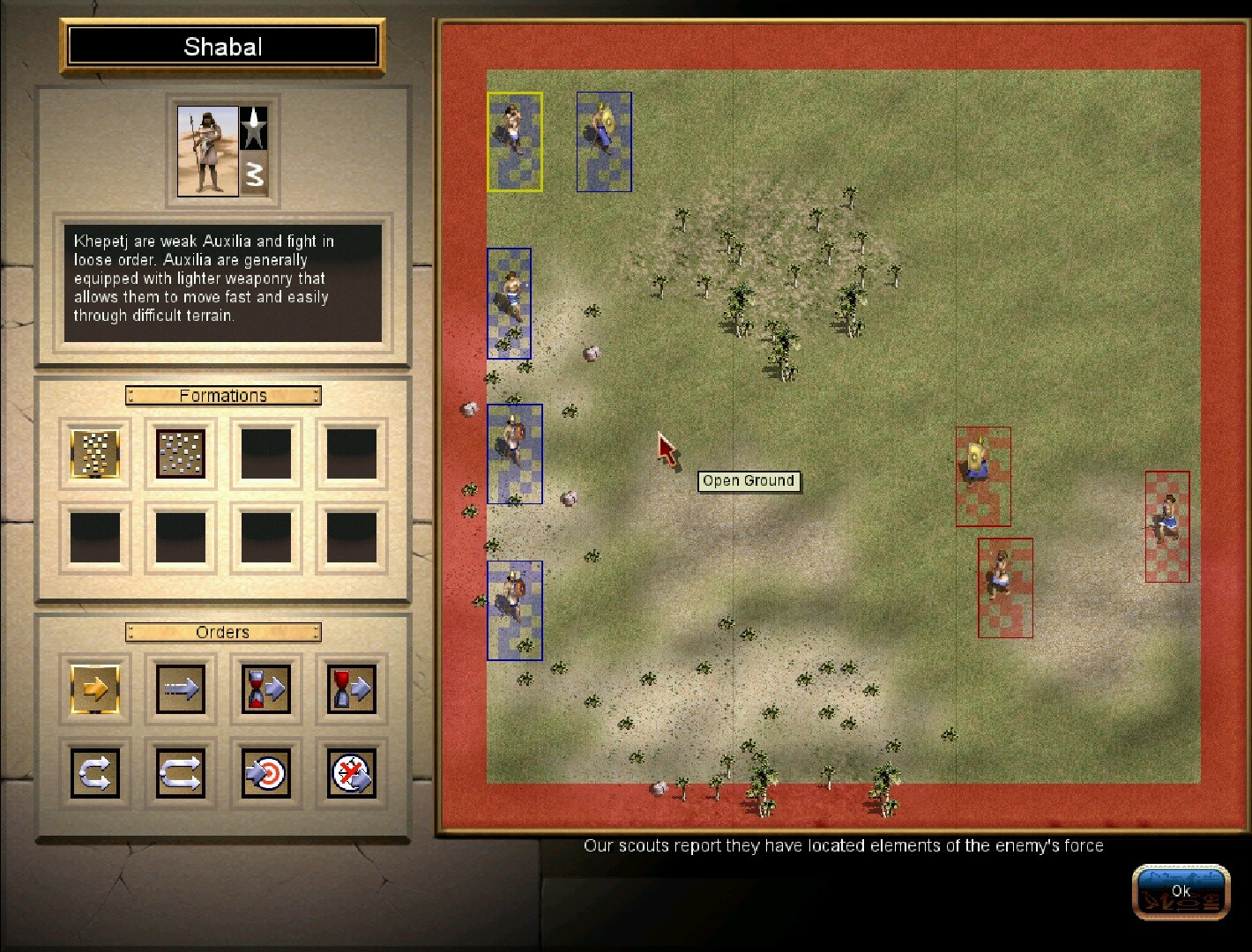The width and height of the screenshot is (1252, 952).
Task: Switch to the second scattered formation
Action: point(179,451)
